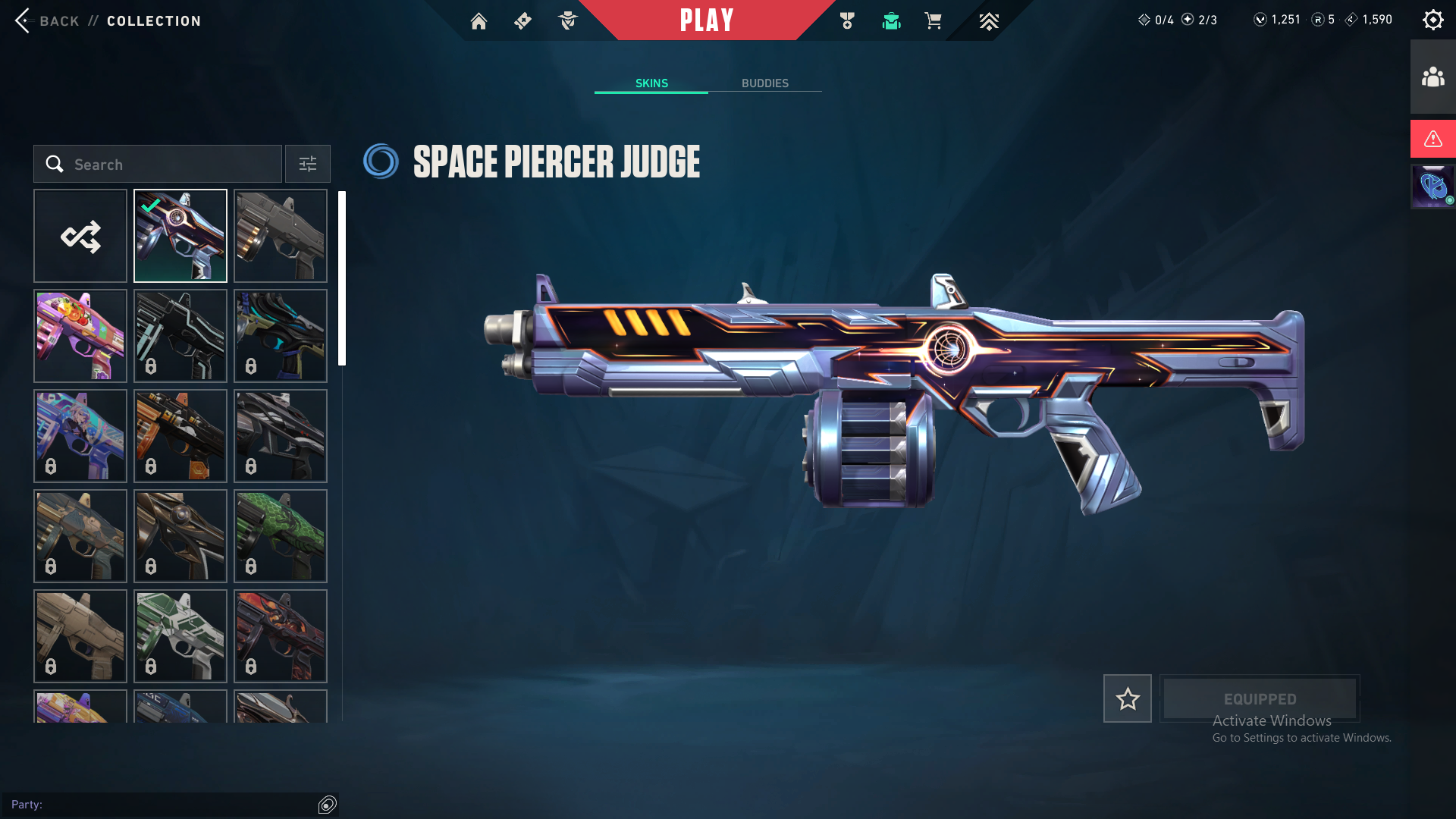Viewport: 1456px width, 819px height.
Task: Hit the red PLAY button
Action: (x=707, y=20)
